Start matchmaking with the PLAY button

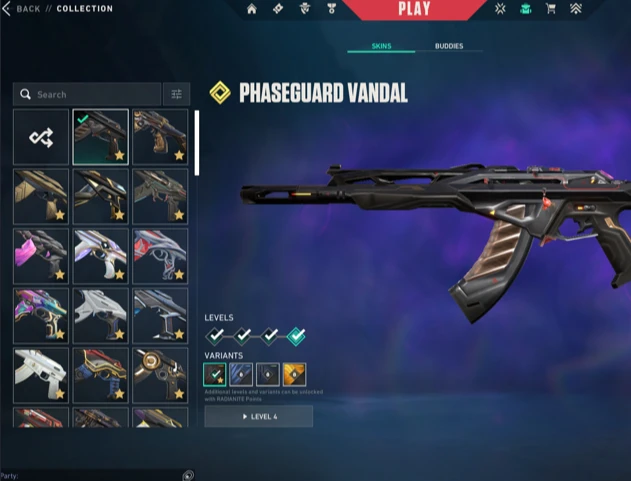413,10
